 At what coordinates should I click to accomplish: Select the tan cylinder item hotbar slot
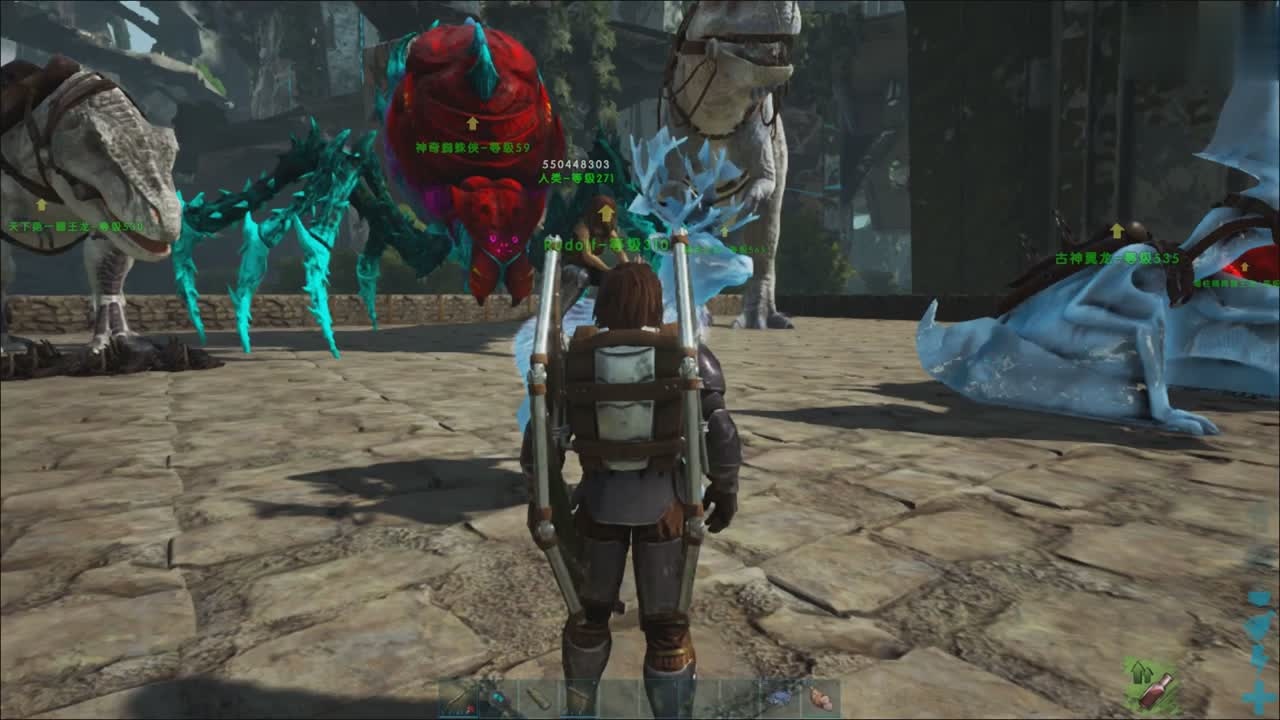pos(537,698)
